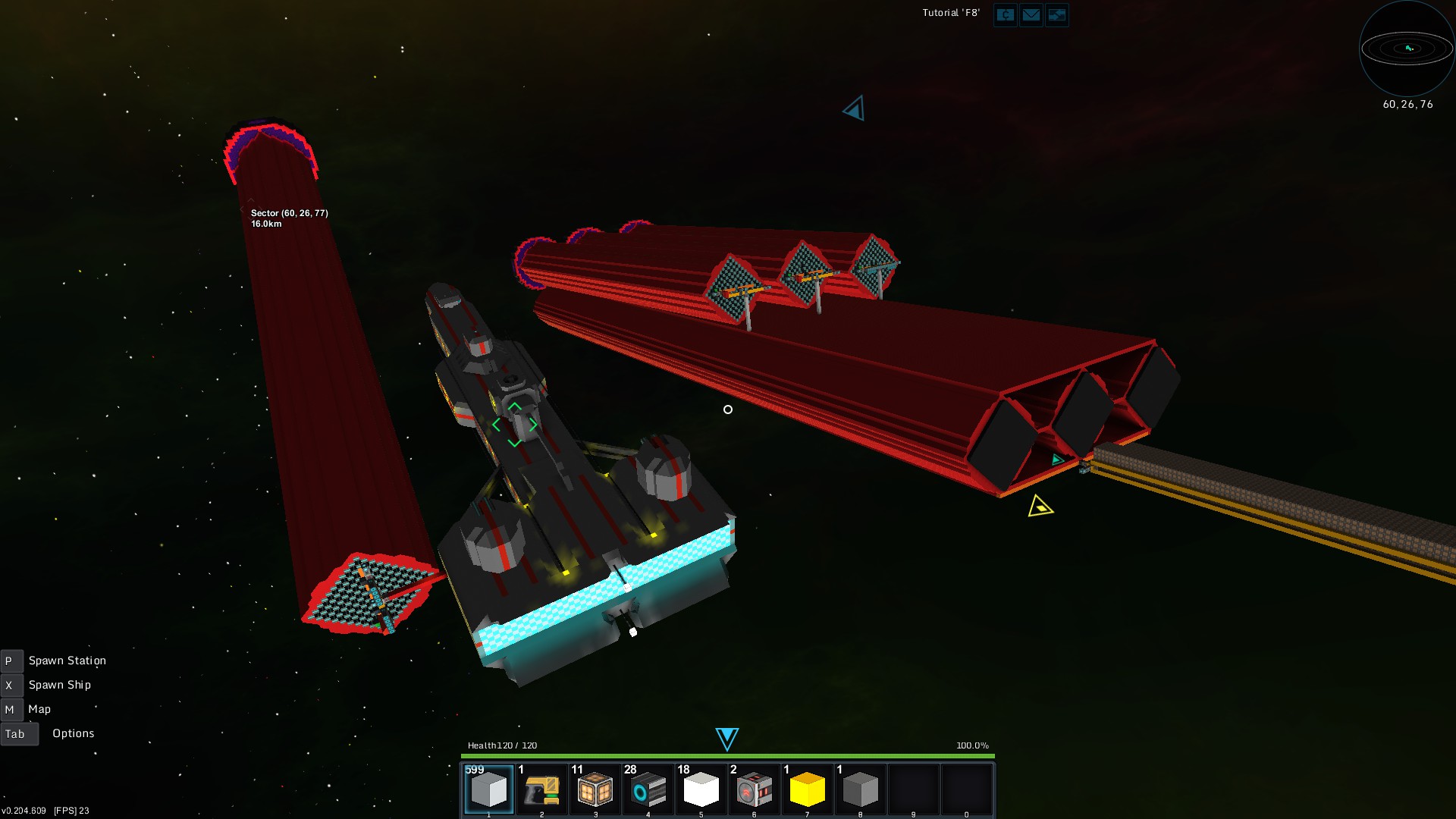Toggle the cyan triangle marker in space

pyautogui.click(x=852, y=108)
